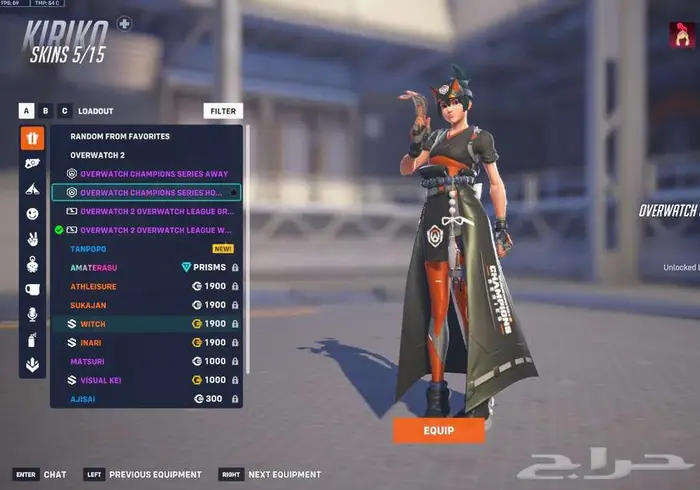Choose Overwatch Champions Series Away skin
Image resolution: width=700 pixels, height=490 pixels.
pyautogui.click(x=153, y=174)
